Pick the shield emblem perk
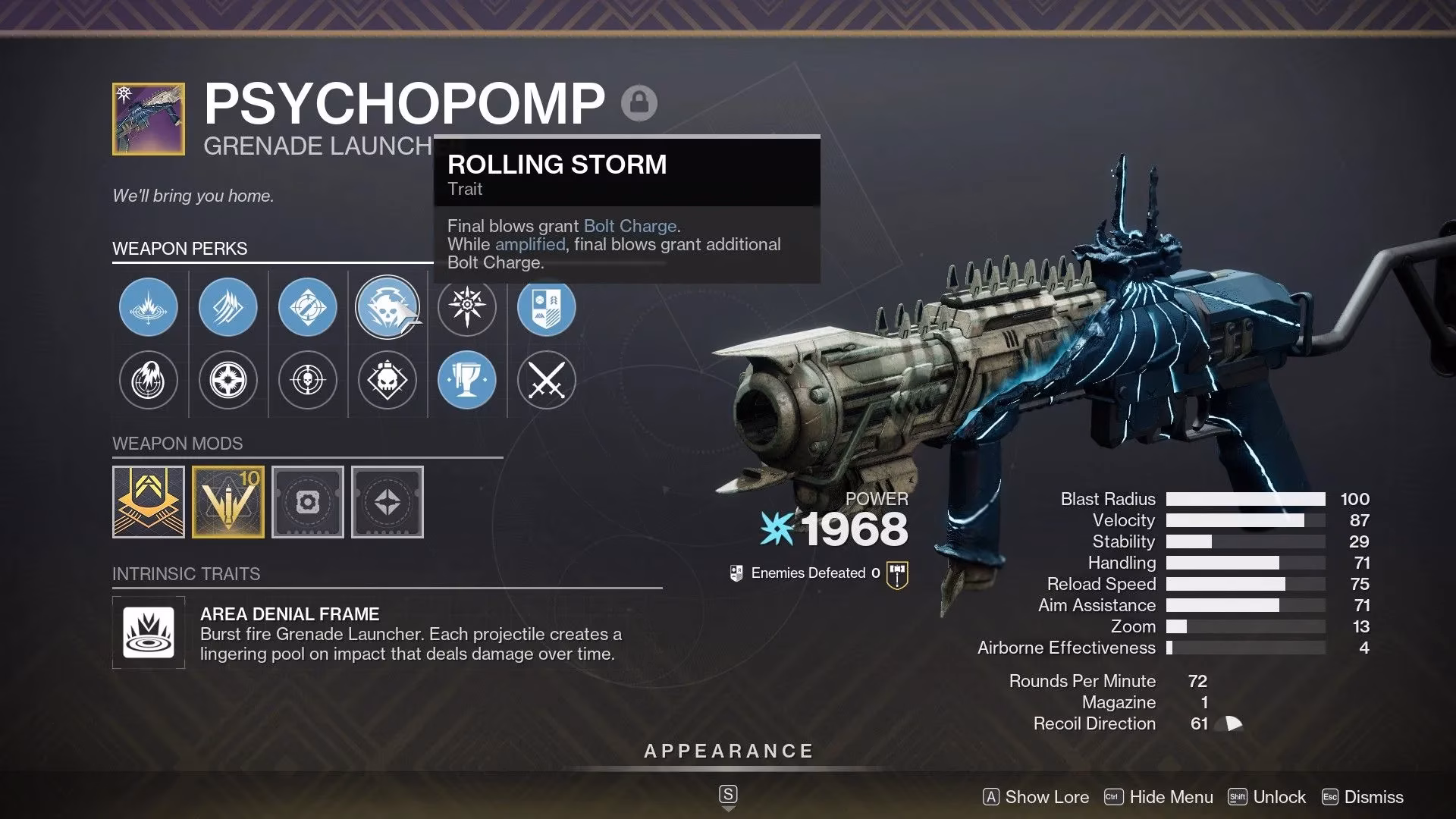This screenshot has height=819, width=1456. click(x=546, y=307)
